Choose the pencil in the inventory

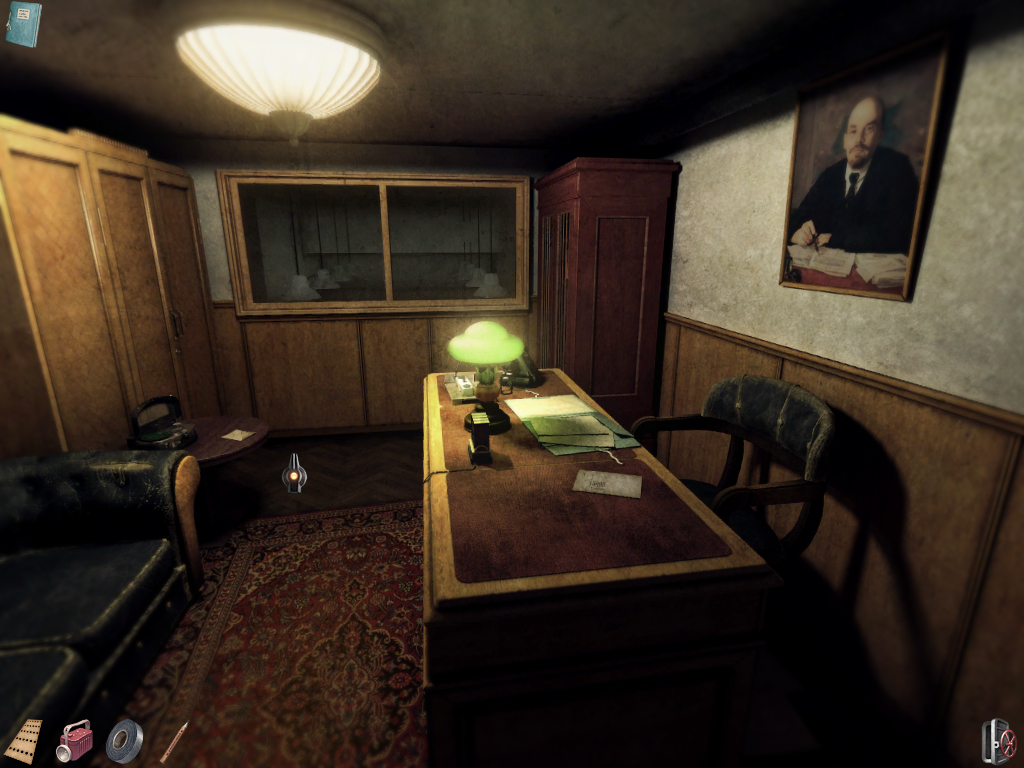[x=174, y=742]
